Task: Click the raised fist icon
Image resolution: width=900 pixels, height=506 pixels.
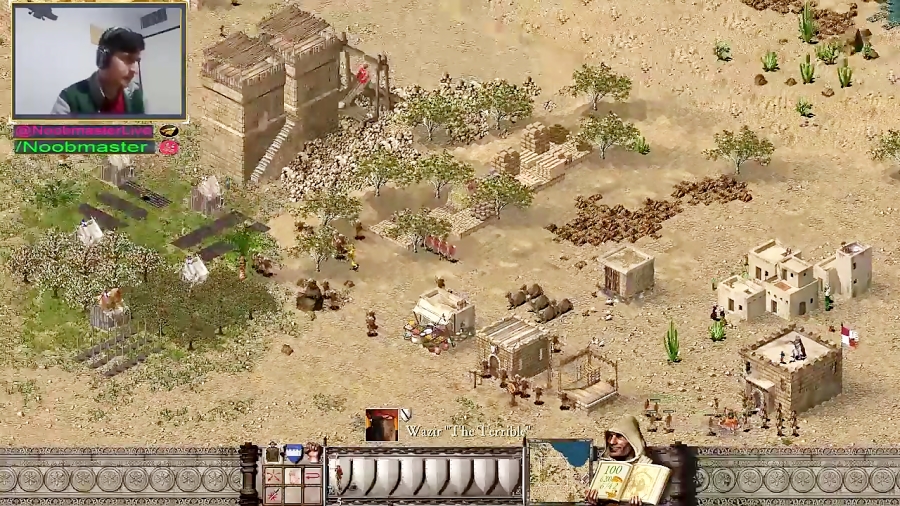Action: pos(314,453)
